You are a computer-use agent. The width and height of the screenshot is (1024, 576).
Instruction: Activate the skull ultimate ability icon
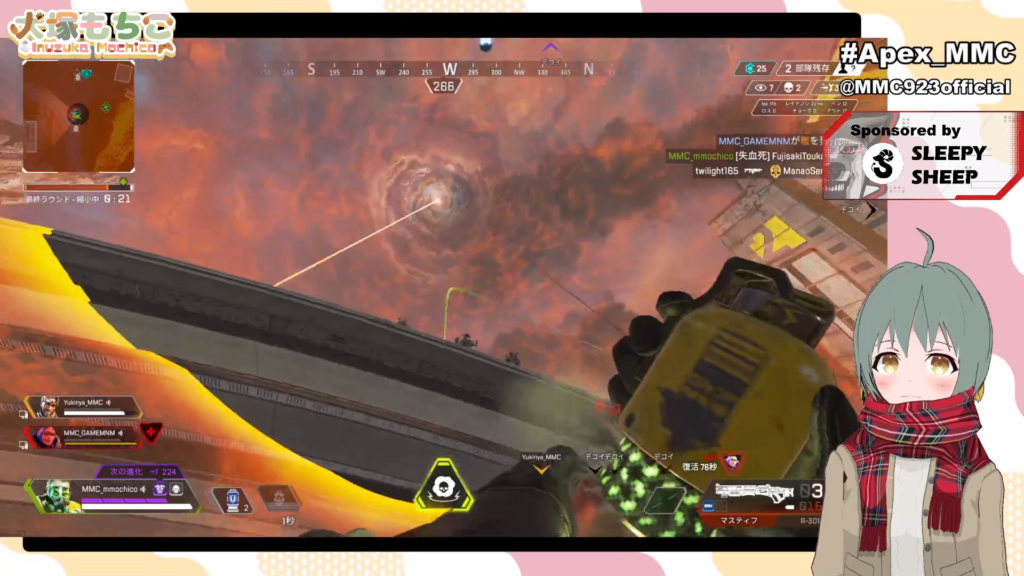440,485
